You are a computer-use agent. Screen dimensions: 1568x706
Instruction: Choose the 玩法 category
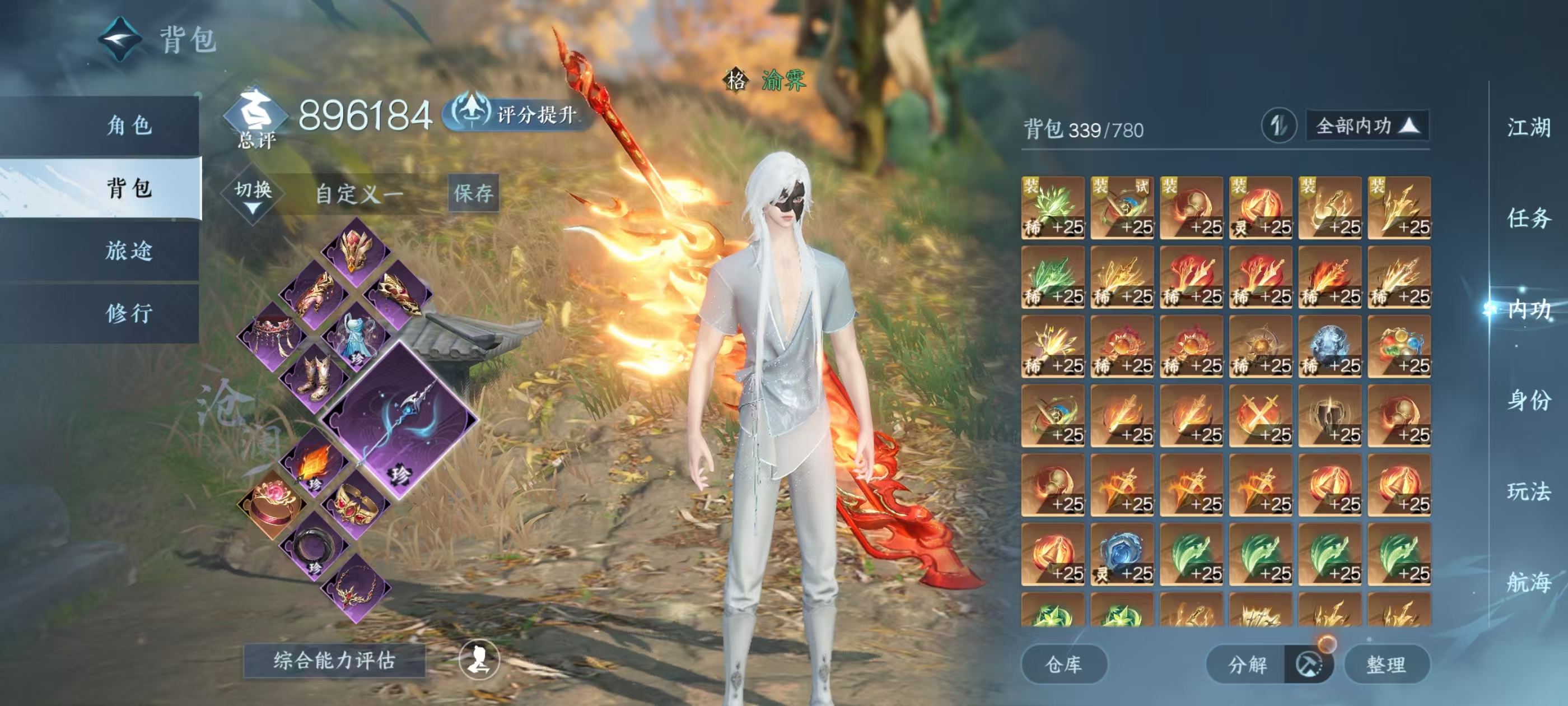[1528, 491]
